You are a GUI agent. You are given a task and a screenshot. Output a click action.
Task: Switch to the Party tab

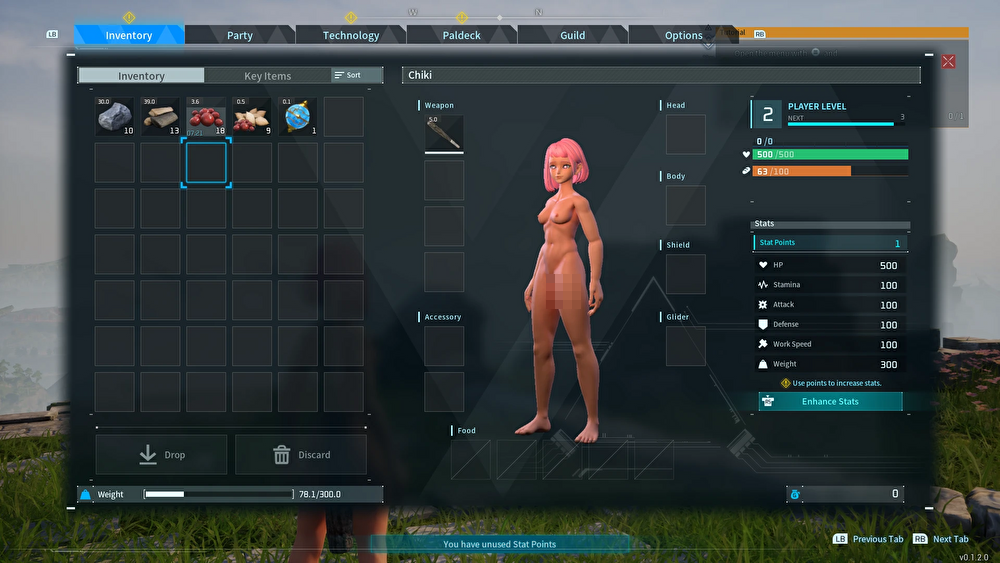(x=240, y=35)
